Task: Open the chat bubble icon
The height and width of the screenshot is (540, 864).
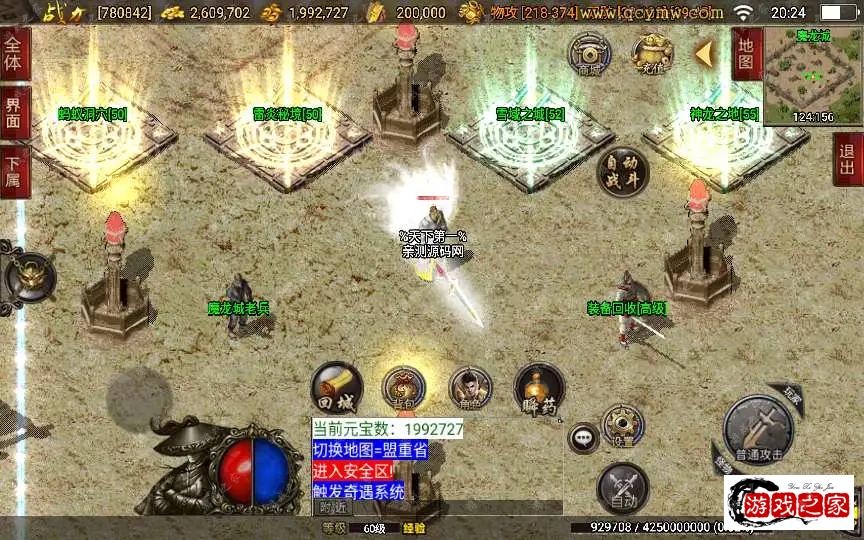Action: pyautogui.click(x=582, y=437)
